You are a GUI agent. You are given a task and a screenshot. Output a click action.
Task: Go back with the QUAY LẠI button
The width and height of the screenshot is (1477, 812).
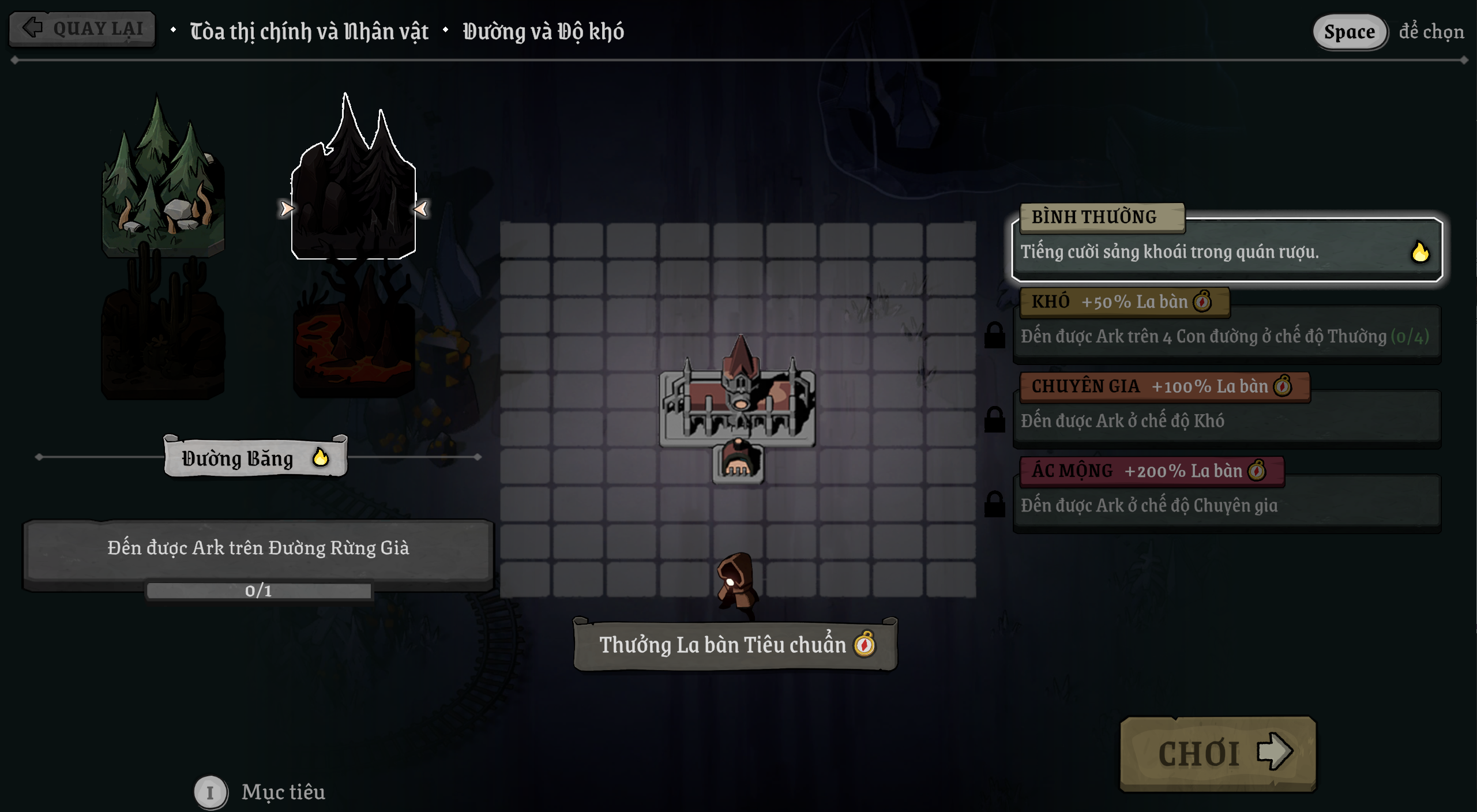click(x=82, y=28)
